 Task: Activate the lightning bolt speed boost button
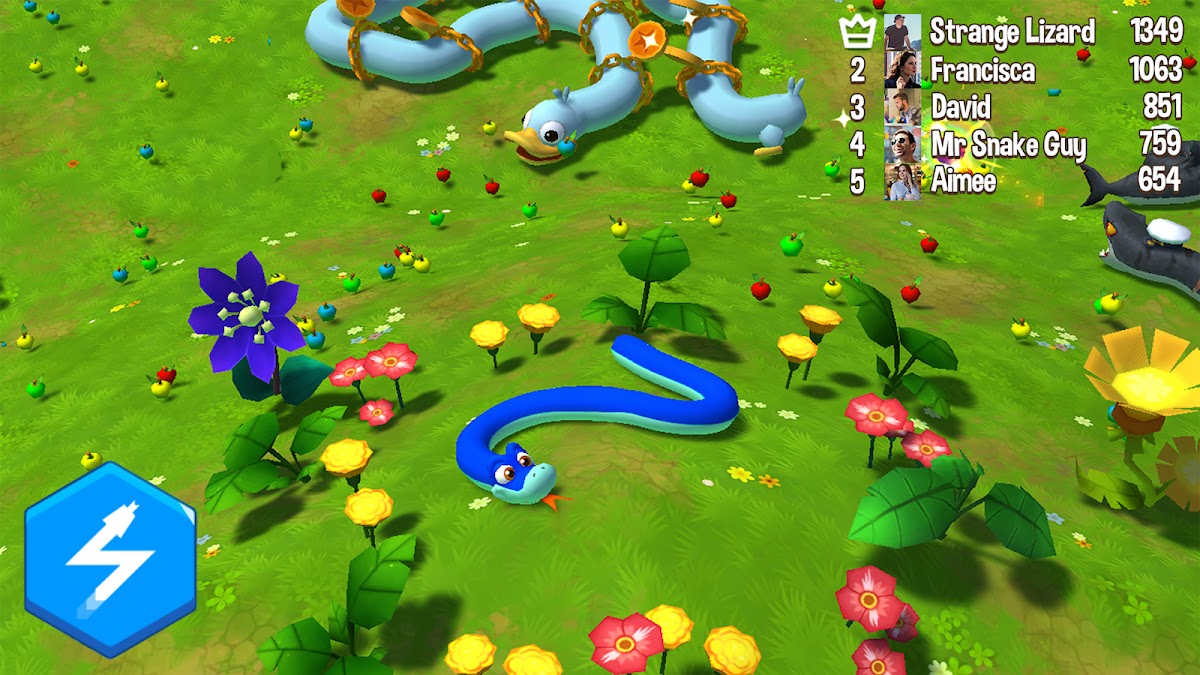[x=110, y=559]
